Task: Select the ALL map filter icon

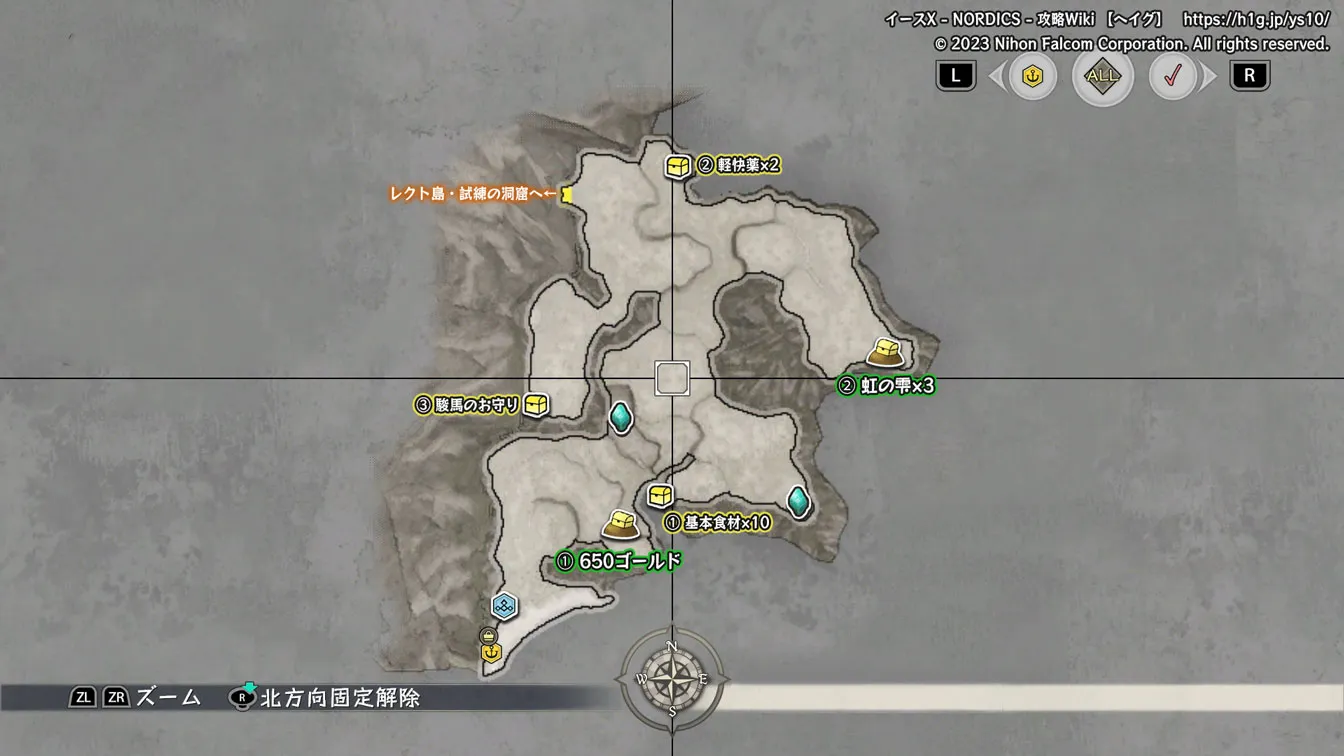Action: point(1101,75)
